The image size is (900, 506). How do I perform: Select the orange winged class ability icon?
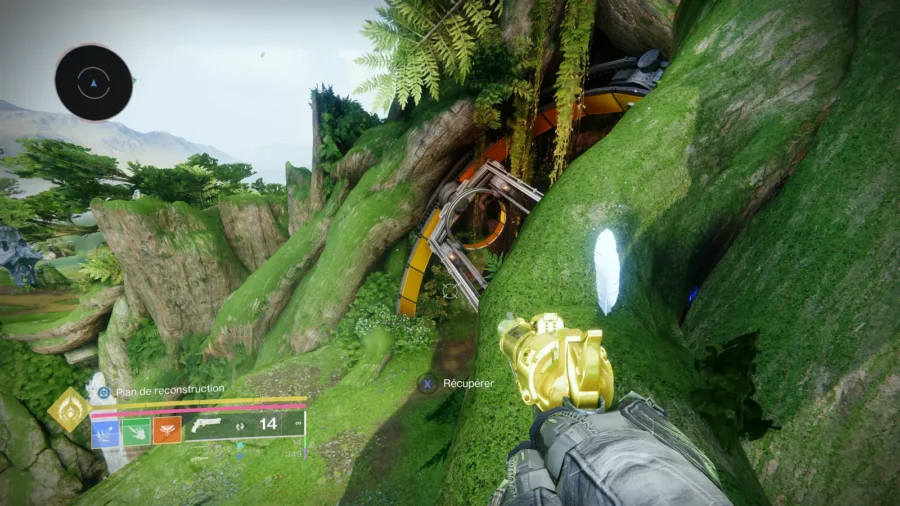[x=167, y=431]
